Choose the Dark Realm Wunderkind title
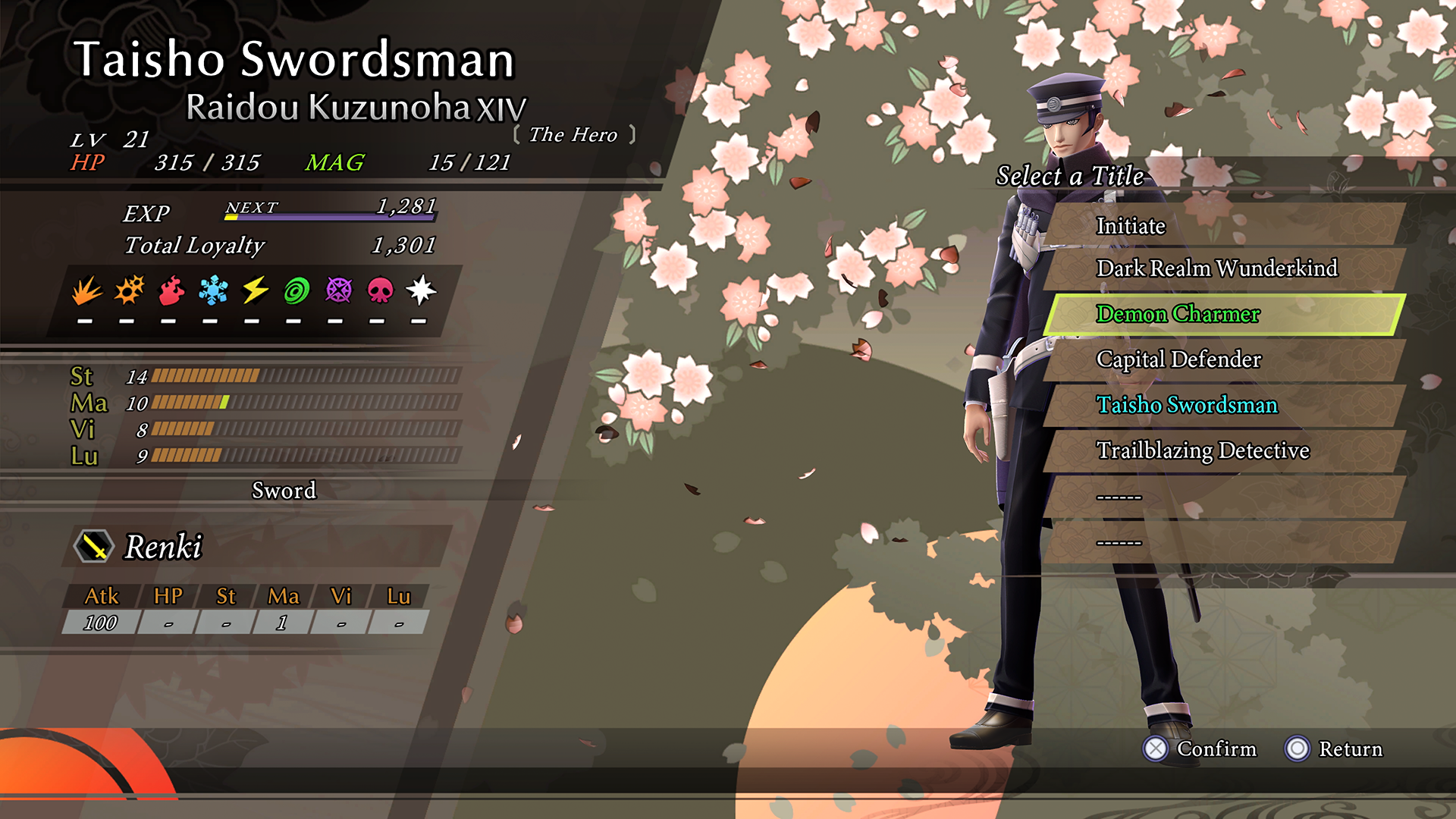The width and height of the screenshot is (1456, 819). click(x=1222, y=268)
